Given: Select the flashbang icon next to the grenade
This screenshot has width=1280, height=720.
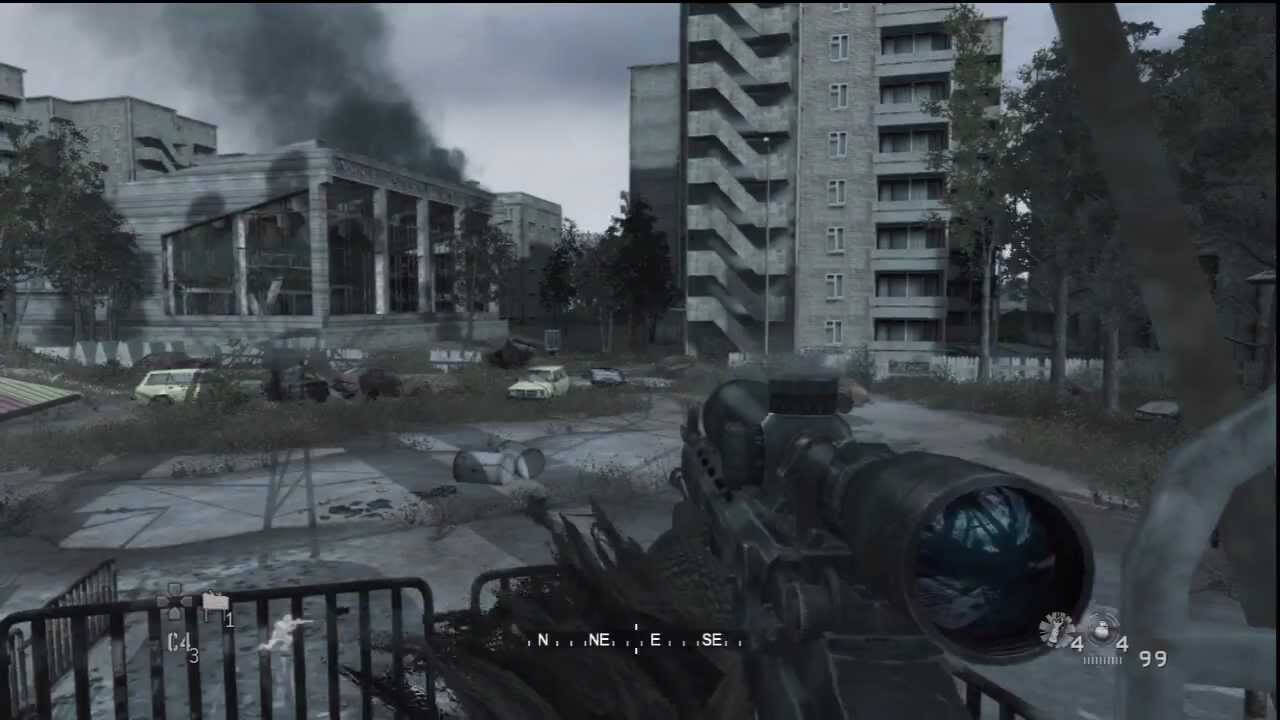Looking at the screenshot, I should [x=1054, y=626].
